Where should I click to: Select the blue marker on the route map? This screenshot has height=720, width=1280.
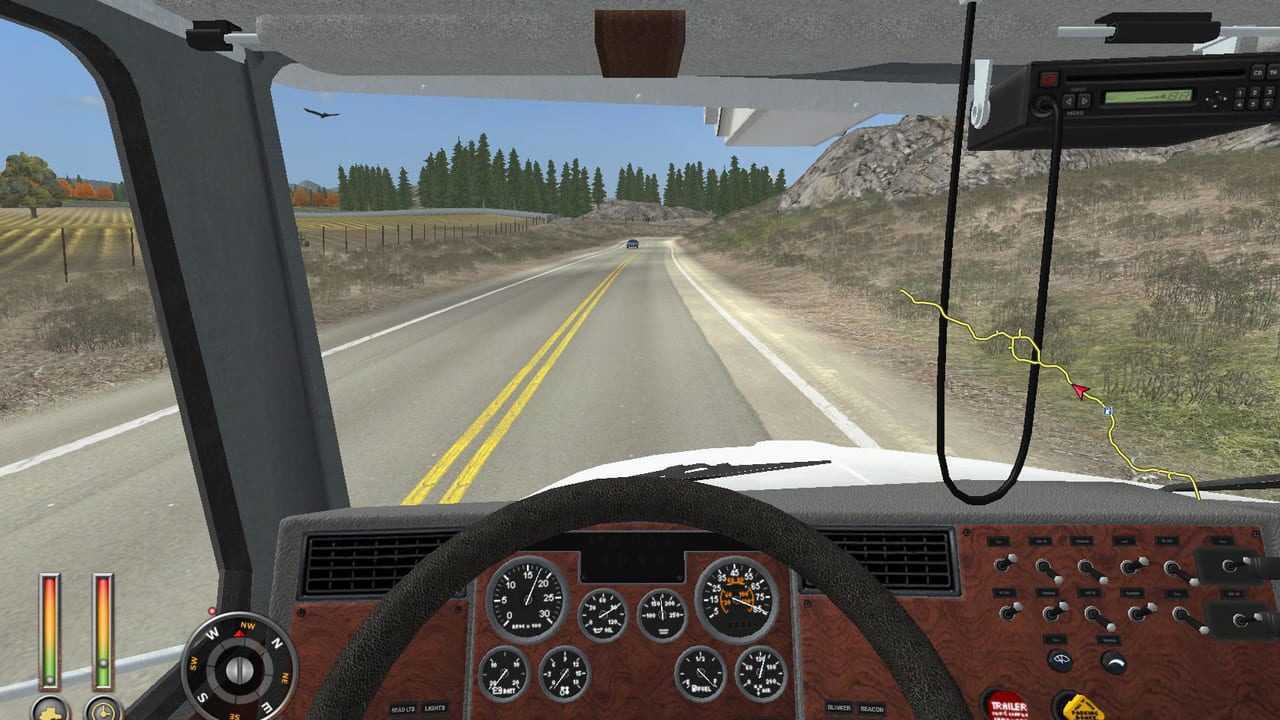pyautogui.click(x=1107, y=412)
